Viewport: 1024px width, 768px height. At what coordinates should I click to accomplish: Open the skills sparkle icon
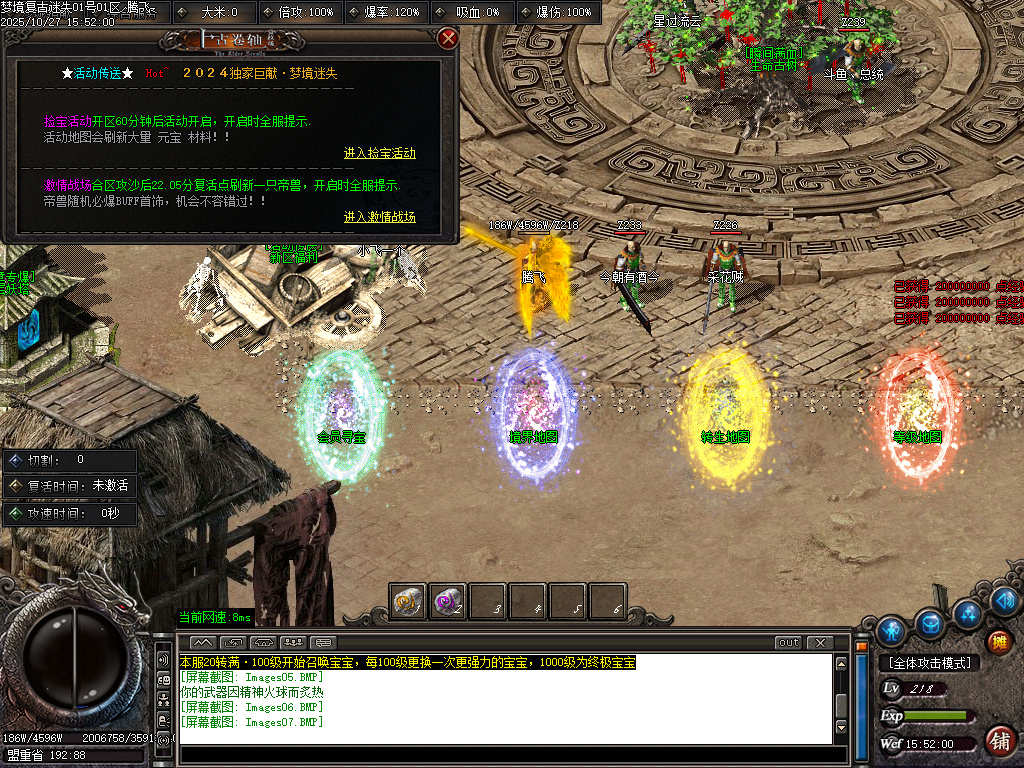968,612
